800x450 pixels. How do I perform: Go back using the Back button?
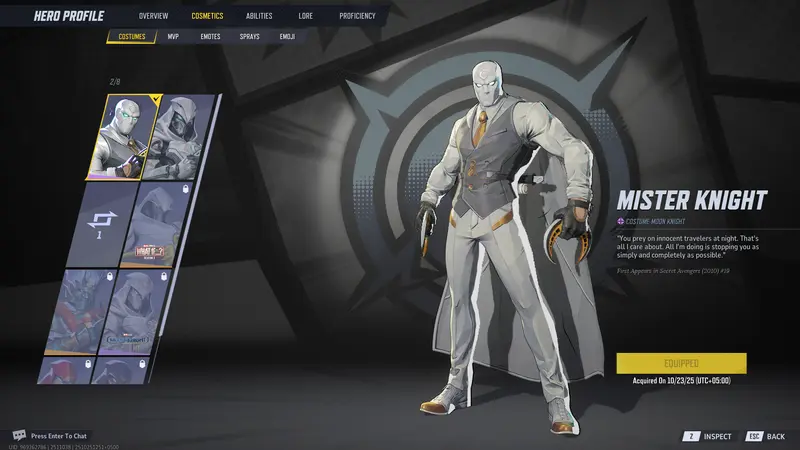coord(768,436)
